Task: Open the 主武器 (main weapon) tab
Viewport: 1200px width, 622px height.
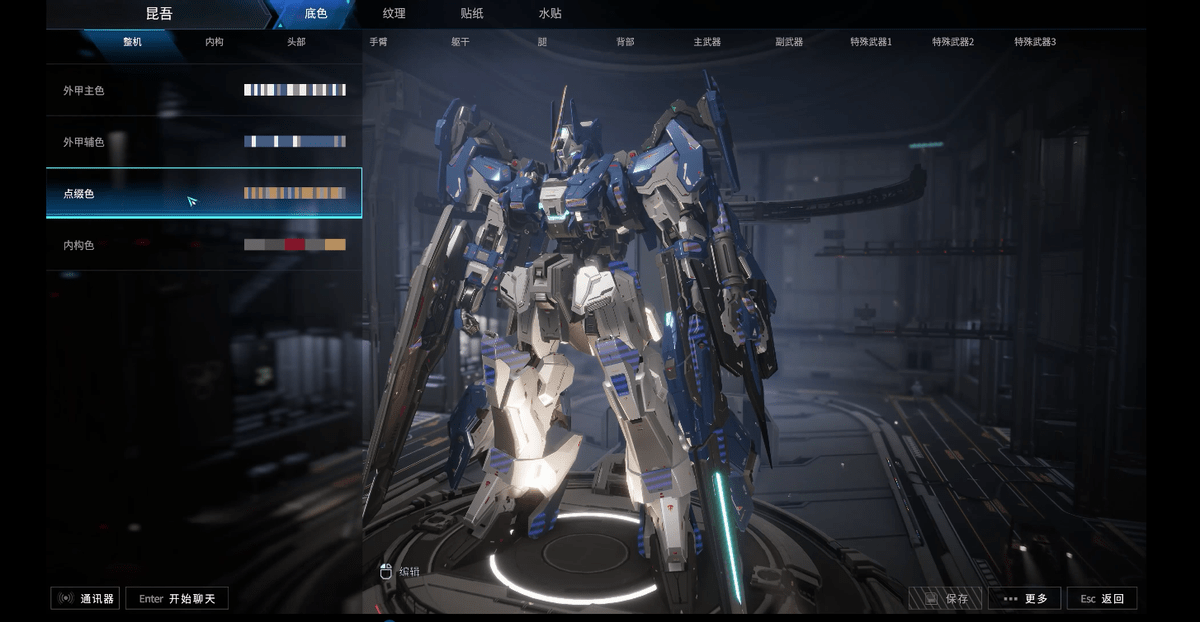Action: 707,42
